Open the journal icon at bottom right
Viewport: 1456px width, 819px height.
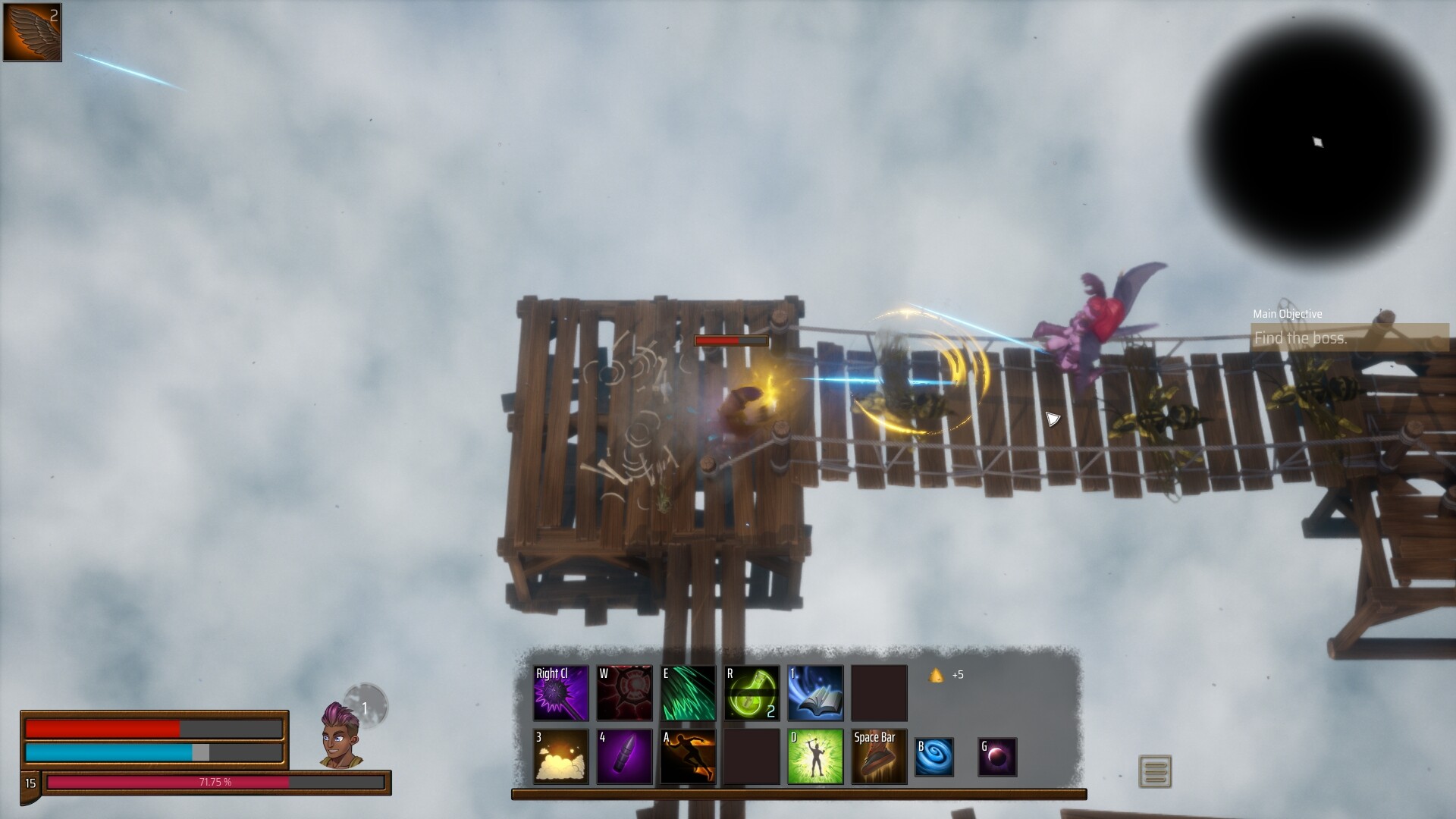(1155, 769)
